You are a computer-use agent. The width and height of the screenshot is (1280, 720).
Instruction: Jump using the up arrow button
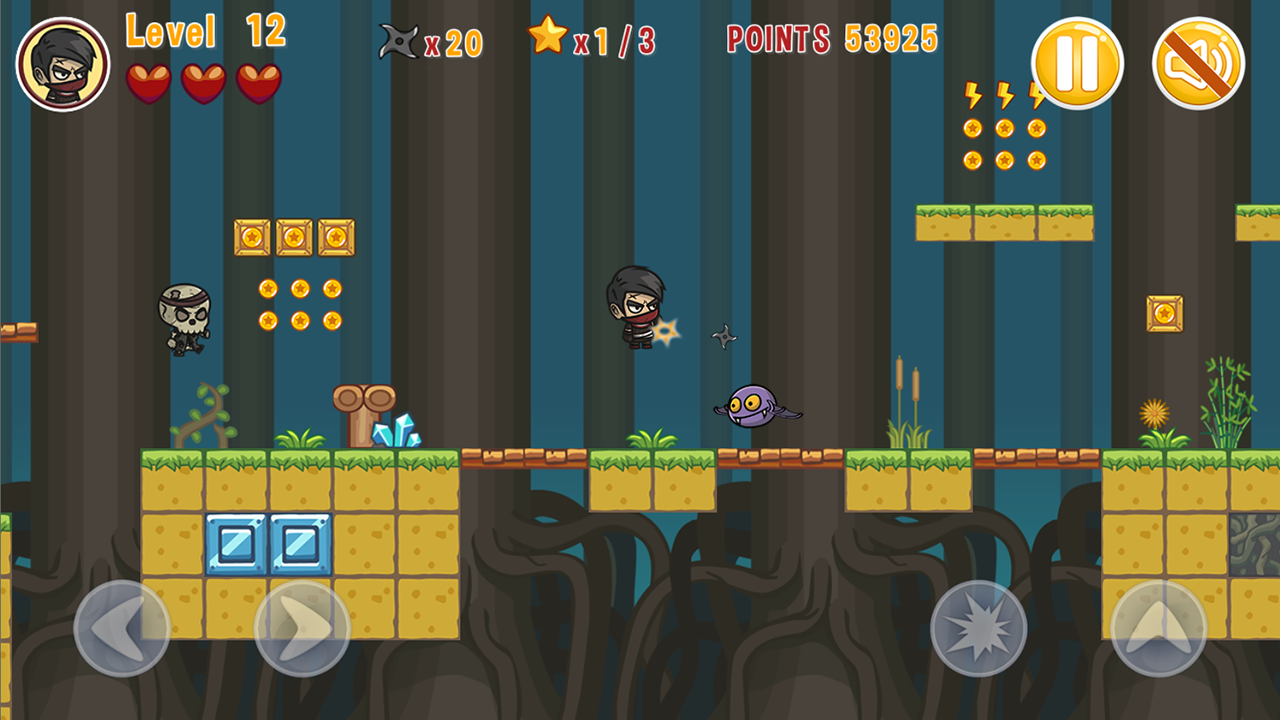[x=1158, y=628]
